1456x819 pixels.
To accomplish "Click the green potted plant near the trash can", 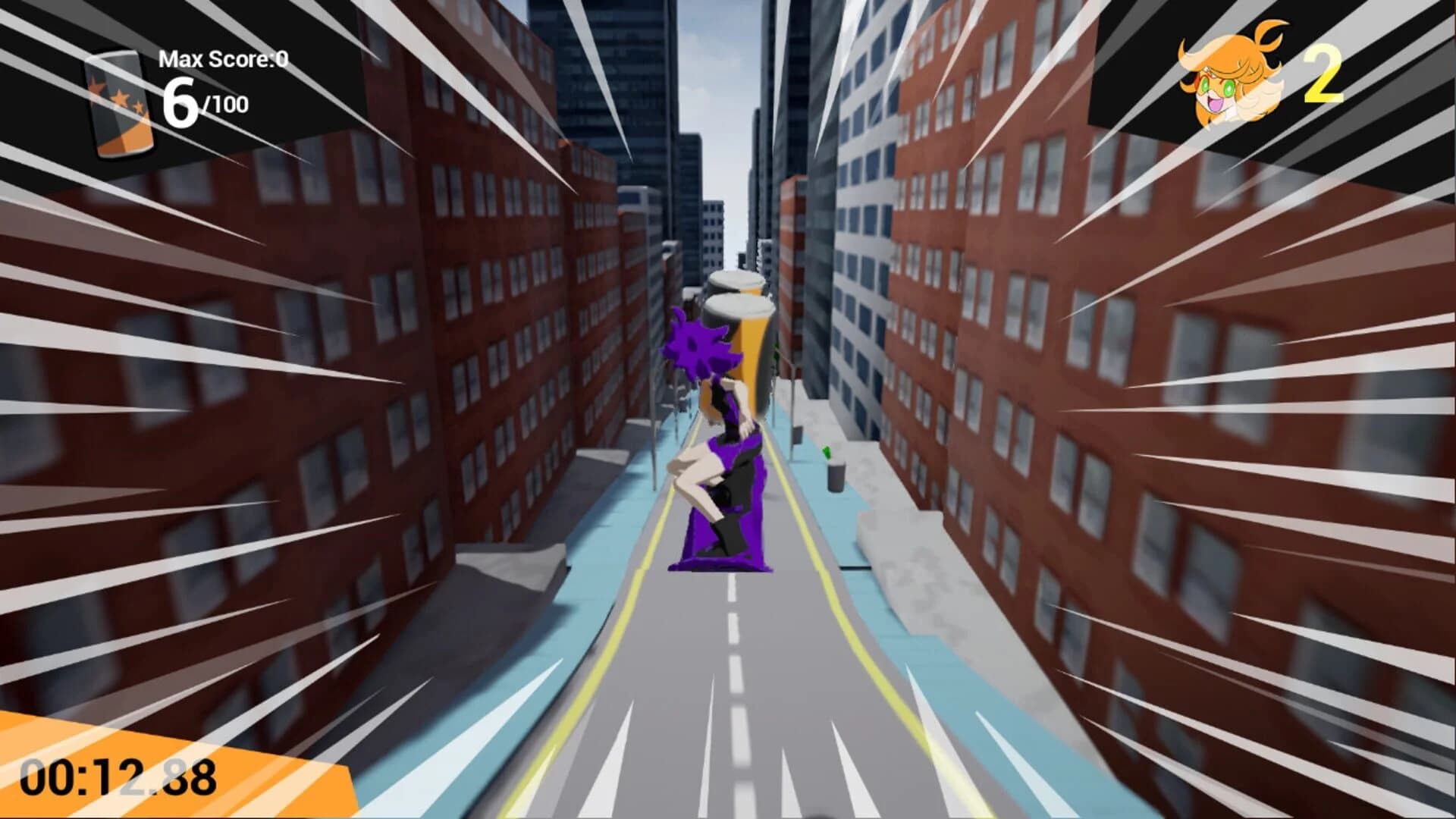I will pos(827,452).
